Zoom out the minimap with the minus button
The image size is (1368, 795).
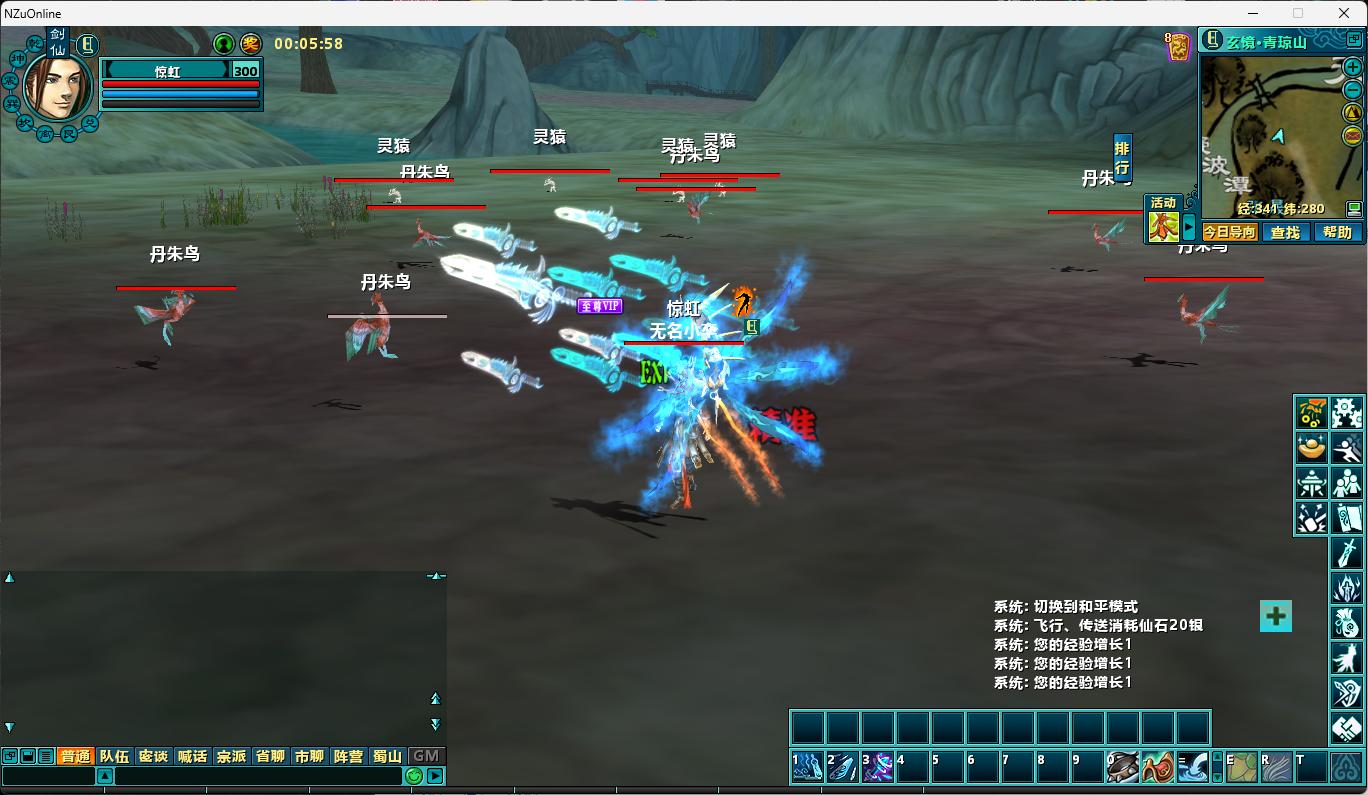coord(1353,90)
